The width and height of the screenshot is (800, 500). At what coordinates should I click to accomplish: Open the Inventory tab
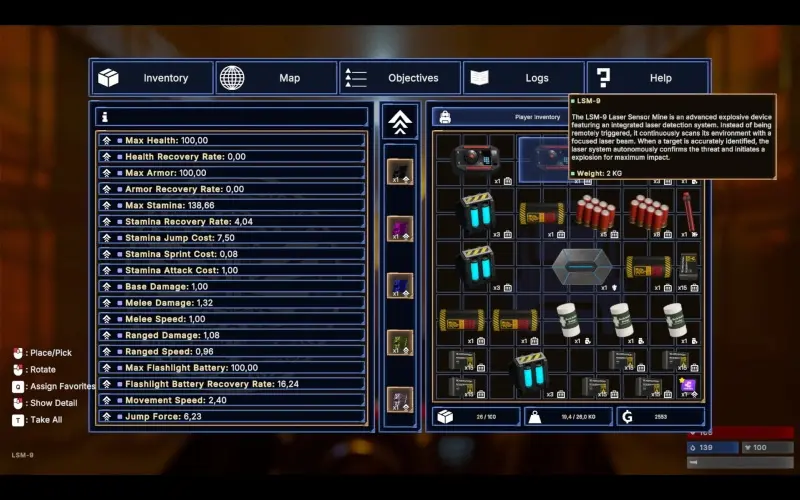pyautogui.click(x=153, y=78)
